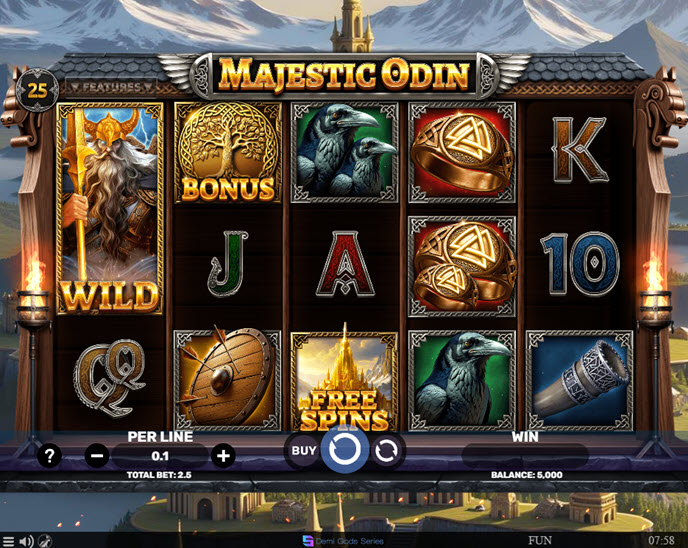Spin the reels with the center button
Viewport: 688px width, 548px height.
(x=344, y=452)
